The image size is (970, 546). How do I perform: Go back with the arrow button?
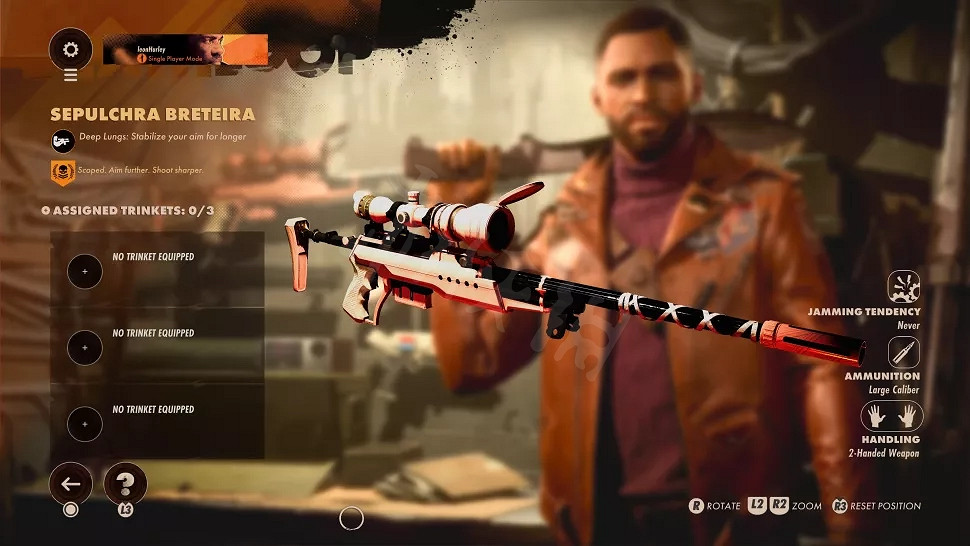(70, 485)
